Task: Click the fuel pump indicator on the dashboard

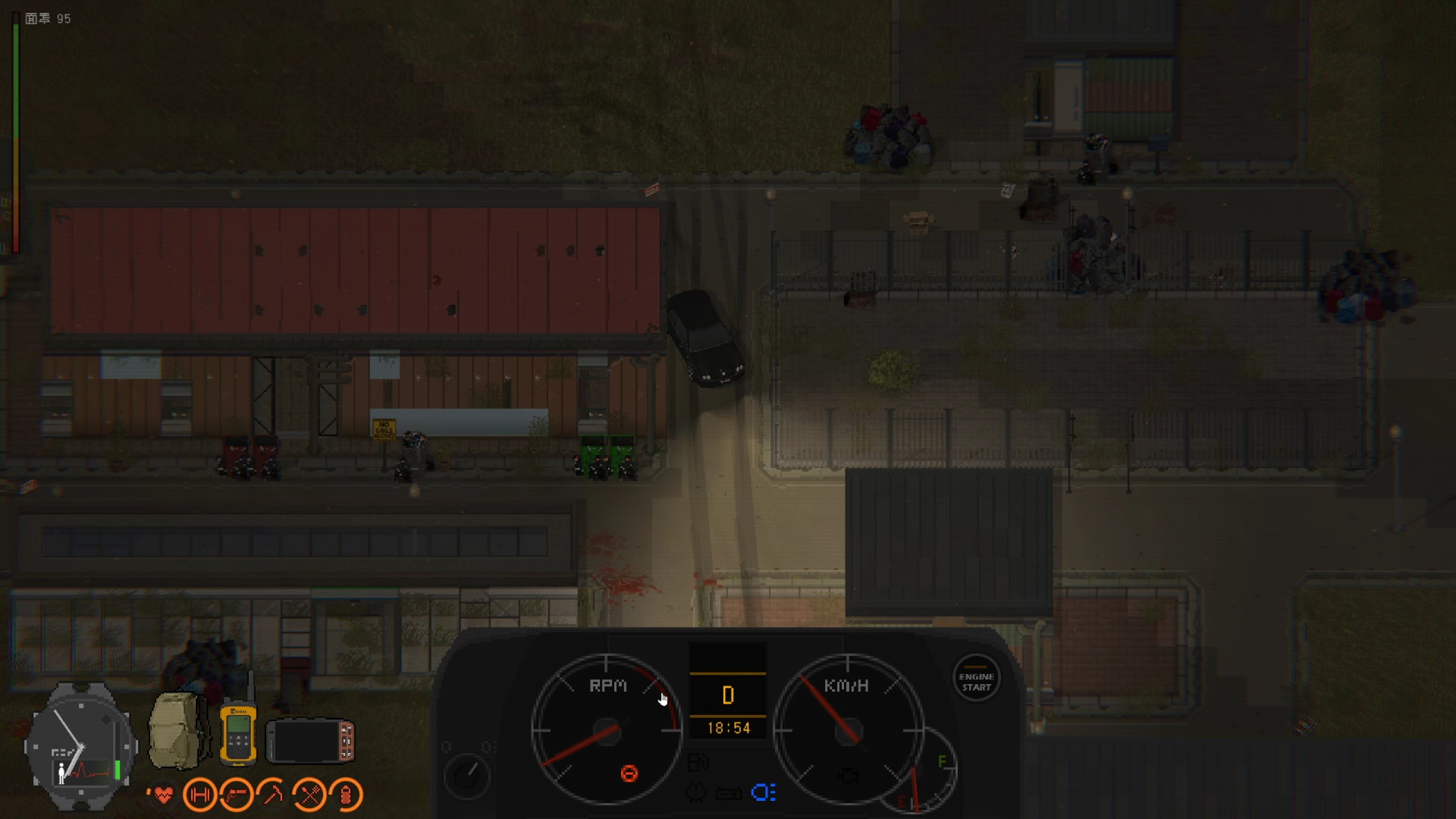Action: [x=696, y=761]
